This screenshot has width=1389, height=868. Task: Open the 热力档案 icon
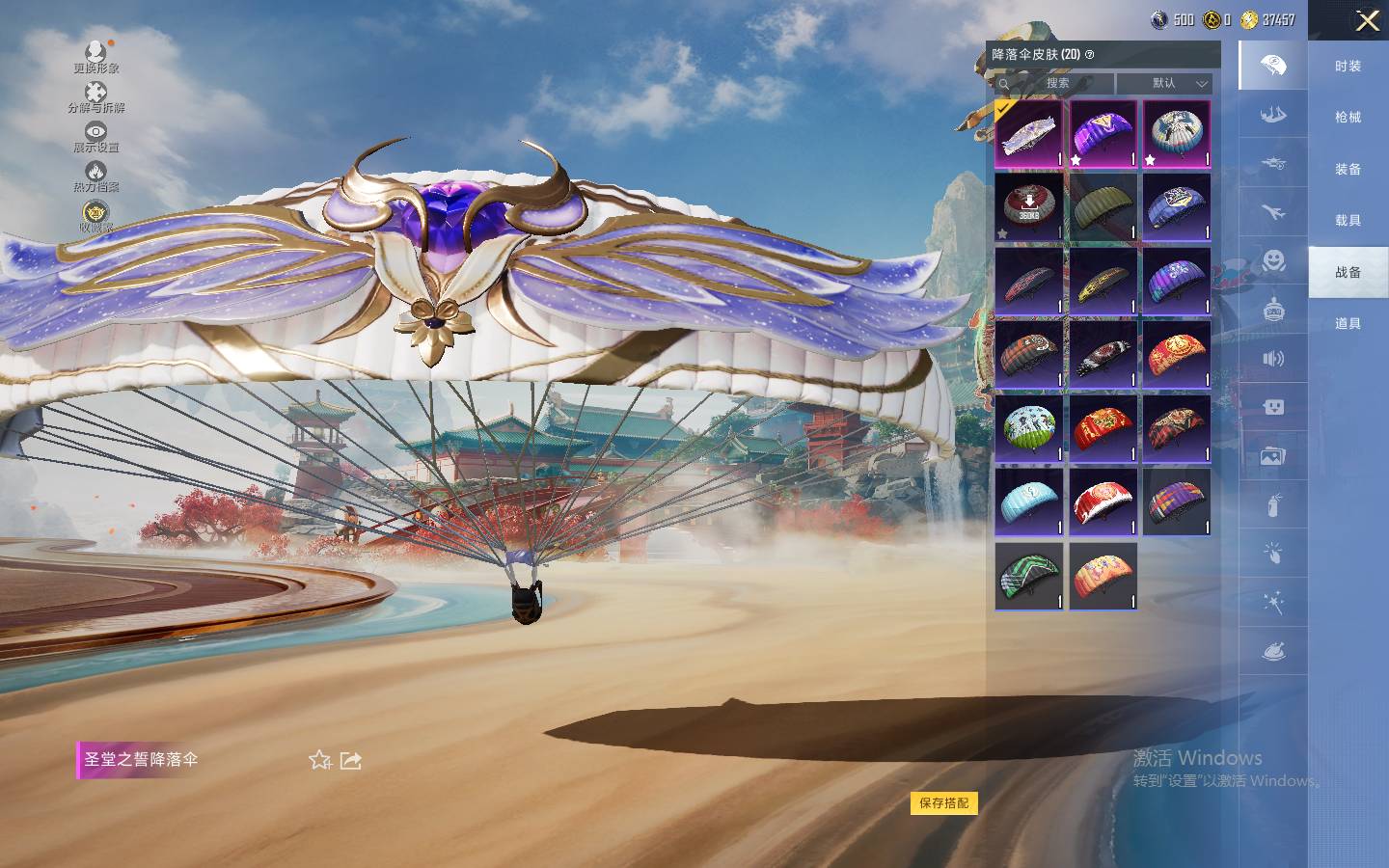(x=95, y=176)
